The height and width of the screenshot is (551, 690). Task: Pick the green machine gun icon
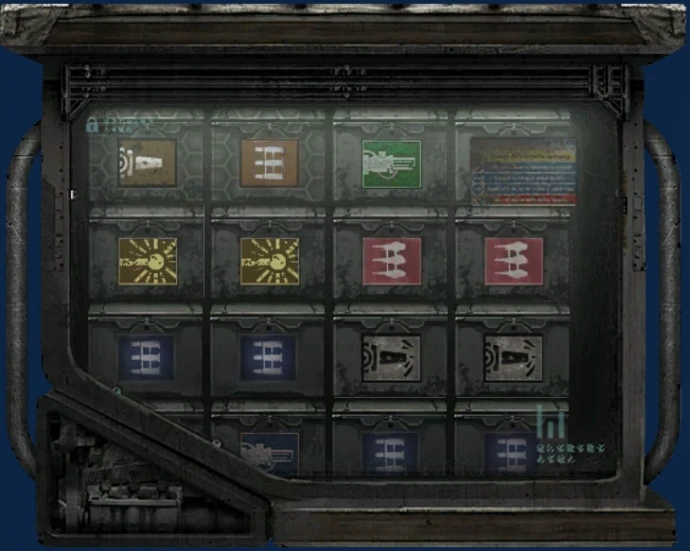tap(391, 163)
